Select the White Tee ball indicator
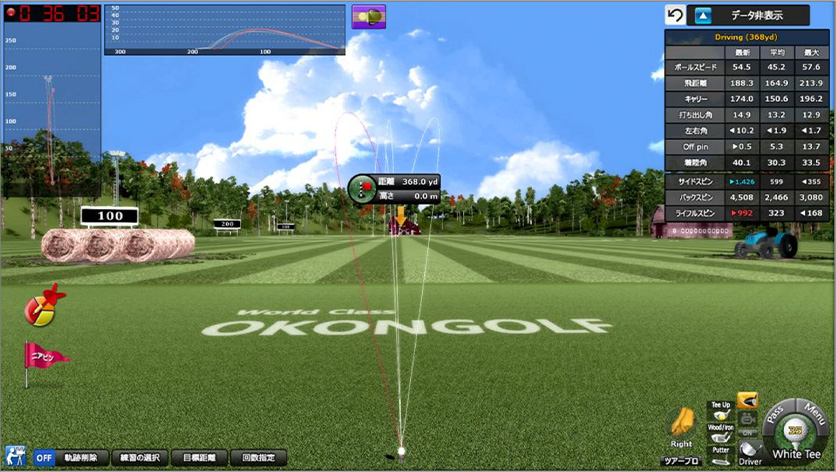Image resolution: width=836 pixels, height=472 pixels. (795, 440)
